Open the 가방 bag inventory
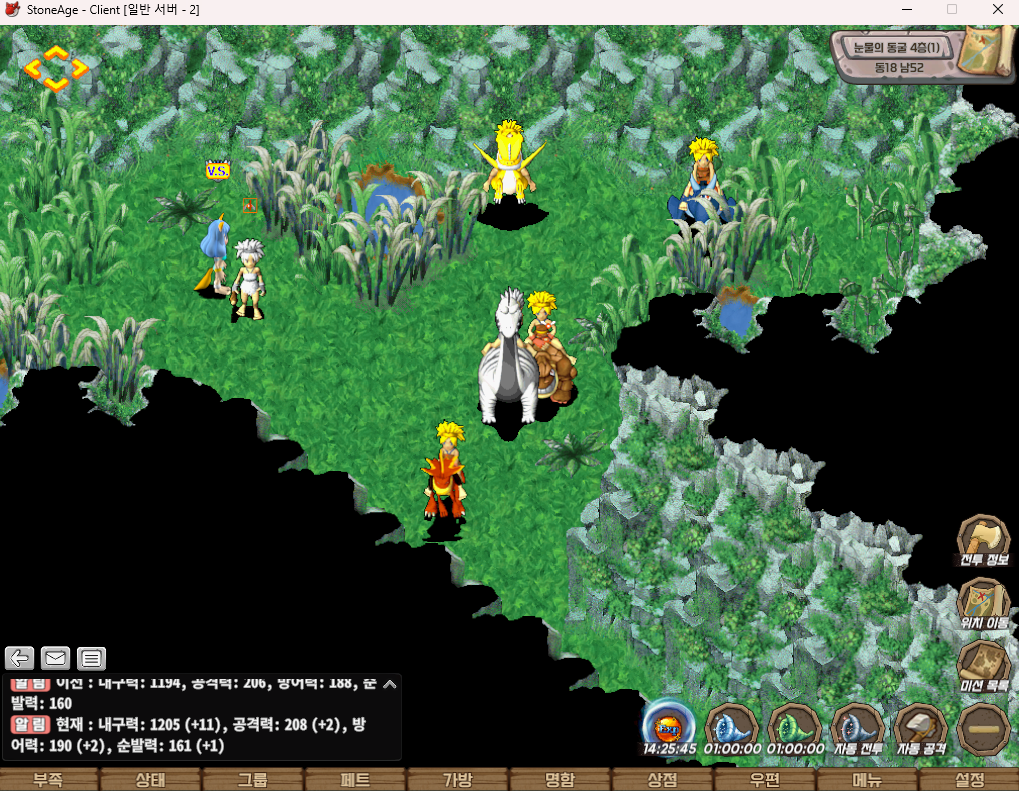This screenshot has width=1019, height=791. point(458,780)
